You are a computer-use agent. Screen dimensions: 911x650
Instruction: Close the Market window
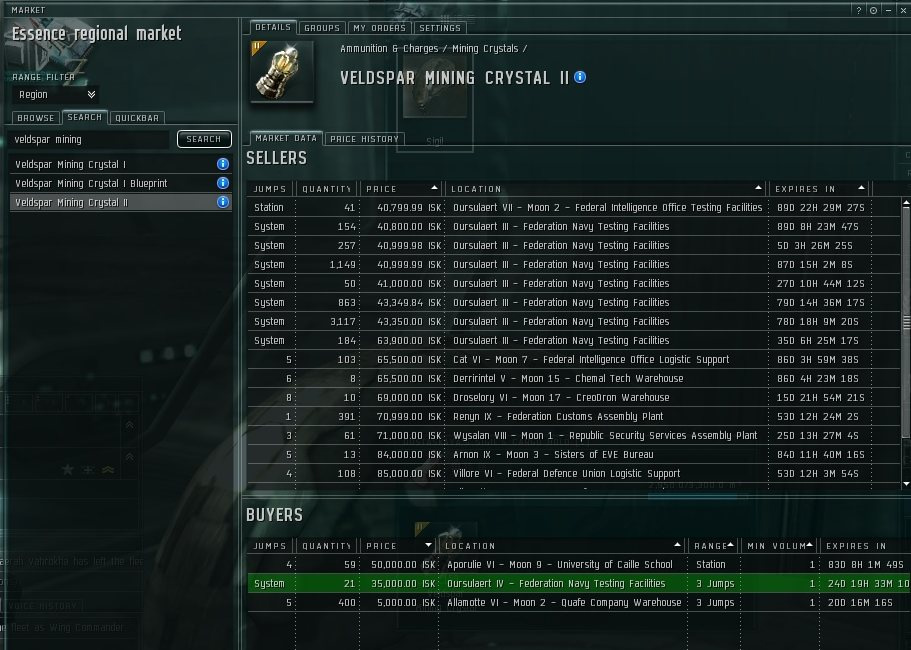coord(901,9)
